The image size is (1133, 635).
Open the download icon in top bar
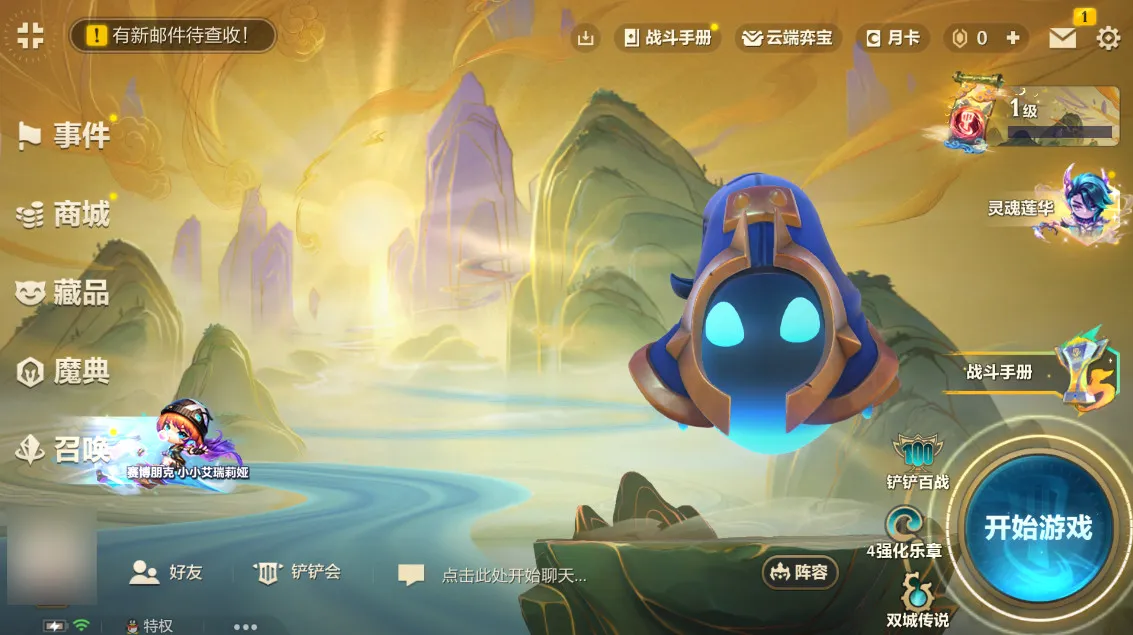pyautogui.click(x=586, y=38)
